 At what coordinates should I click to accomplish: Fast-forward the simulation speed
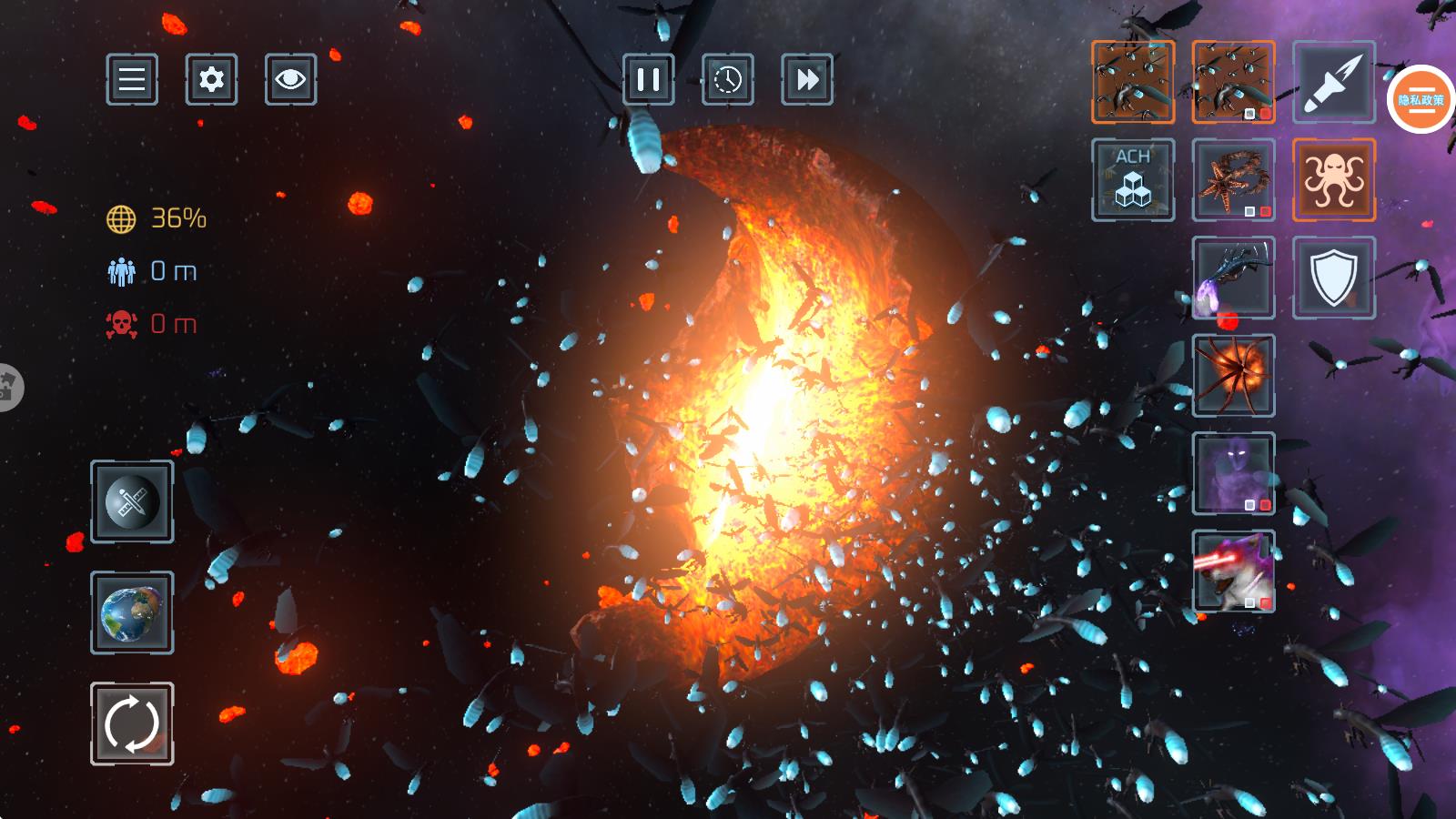(x=807, y=79)
